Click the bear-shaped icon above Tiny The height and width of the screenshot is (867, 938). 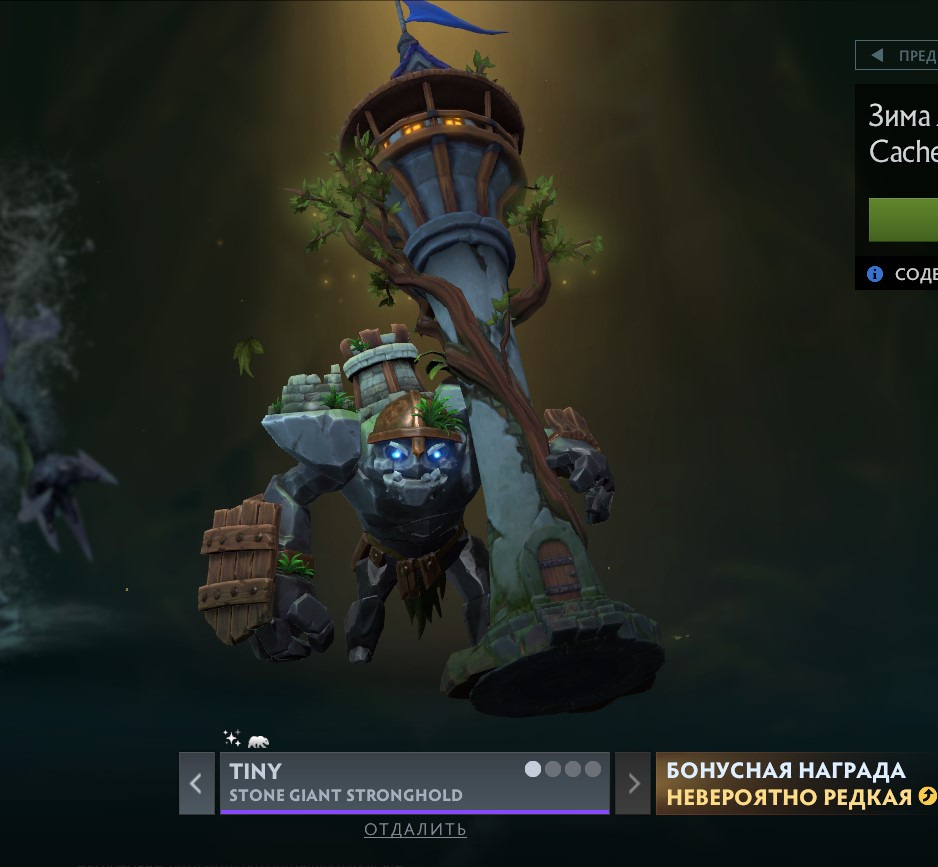coord(258,741)
